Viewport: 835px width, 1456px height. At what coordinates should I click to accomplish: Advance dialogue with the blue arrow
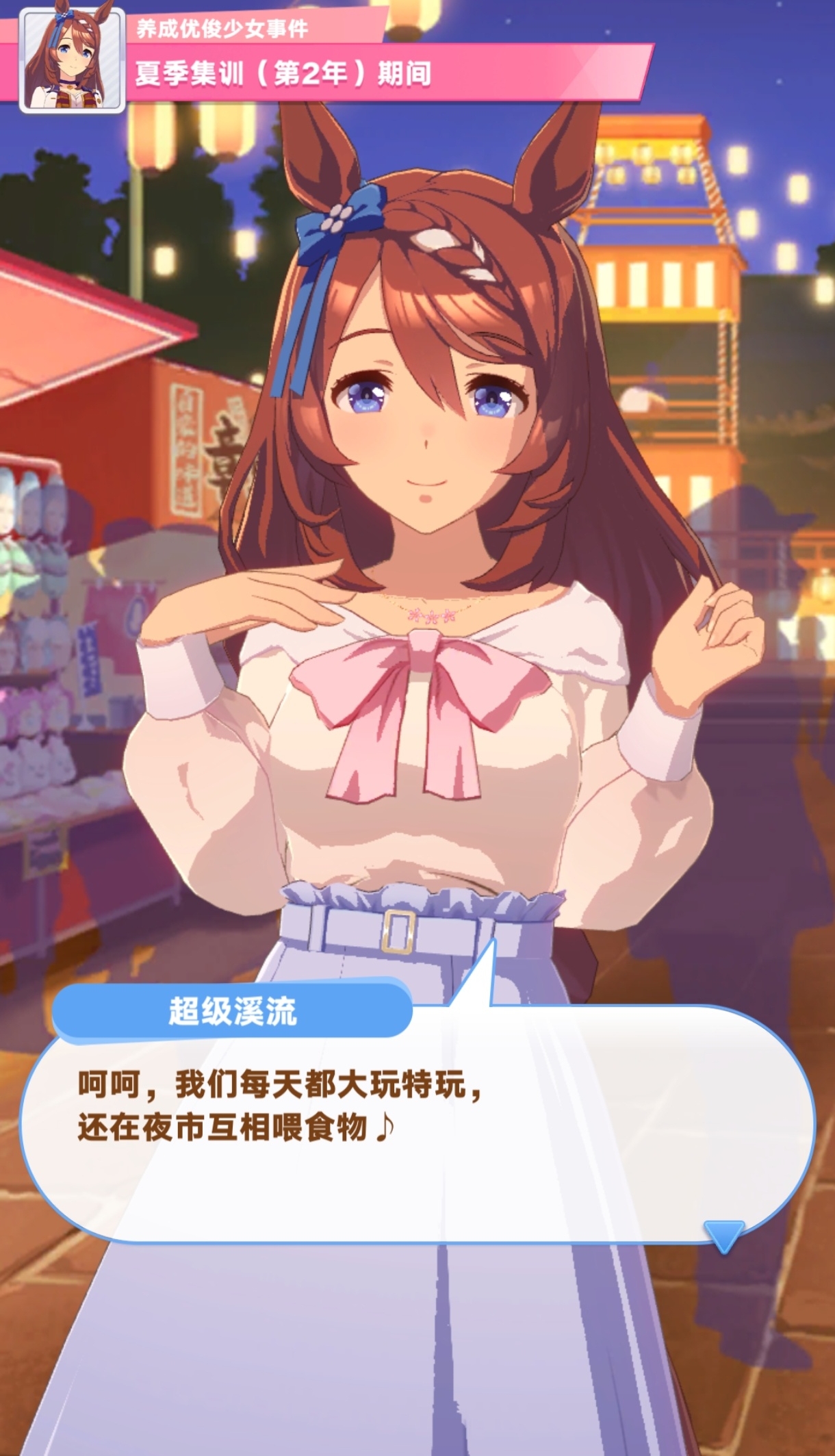pos(723,1234)
